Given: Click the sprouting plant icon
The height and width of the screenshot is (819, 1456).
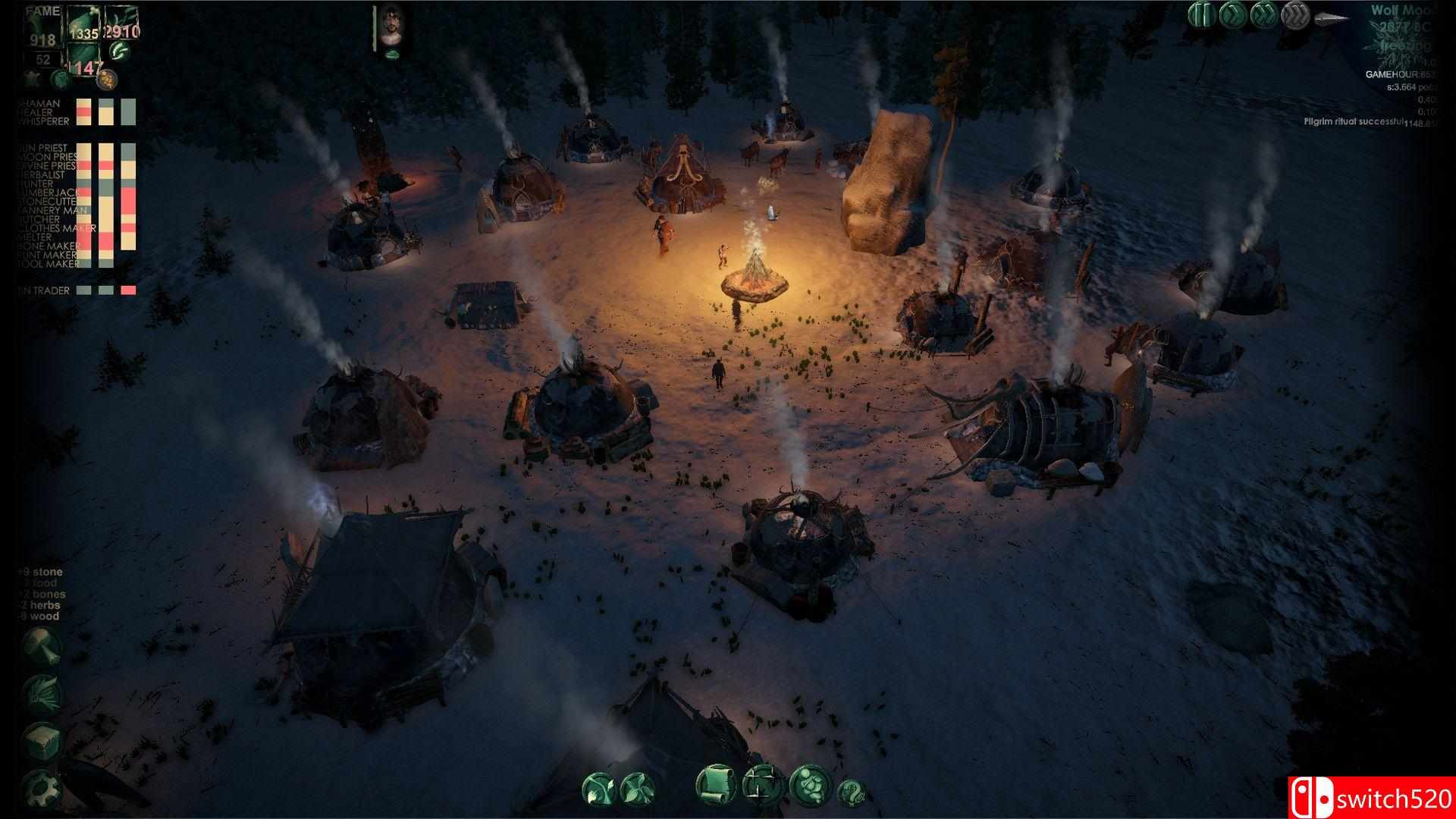Looking at the screenshot, I should [599, 789].
